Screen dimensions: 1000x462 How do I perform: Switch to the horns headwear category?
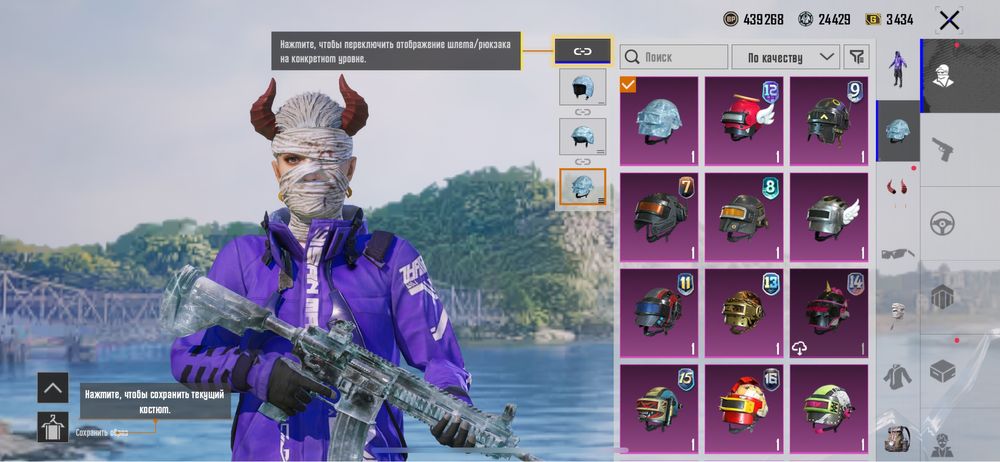pos(898,188)
